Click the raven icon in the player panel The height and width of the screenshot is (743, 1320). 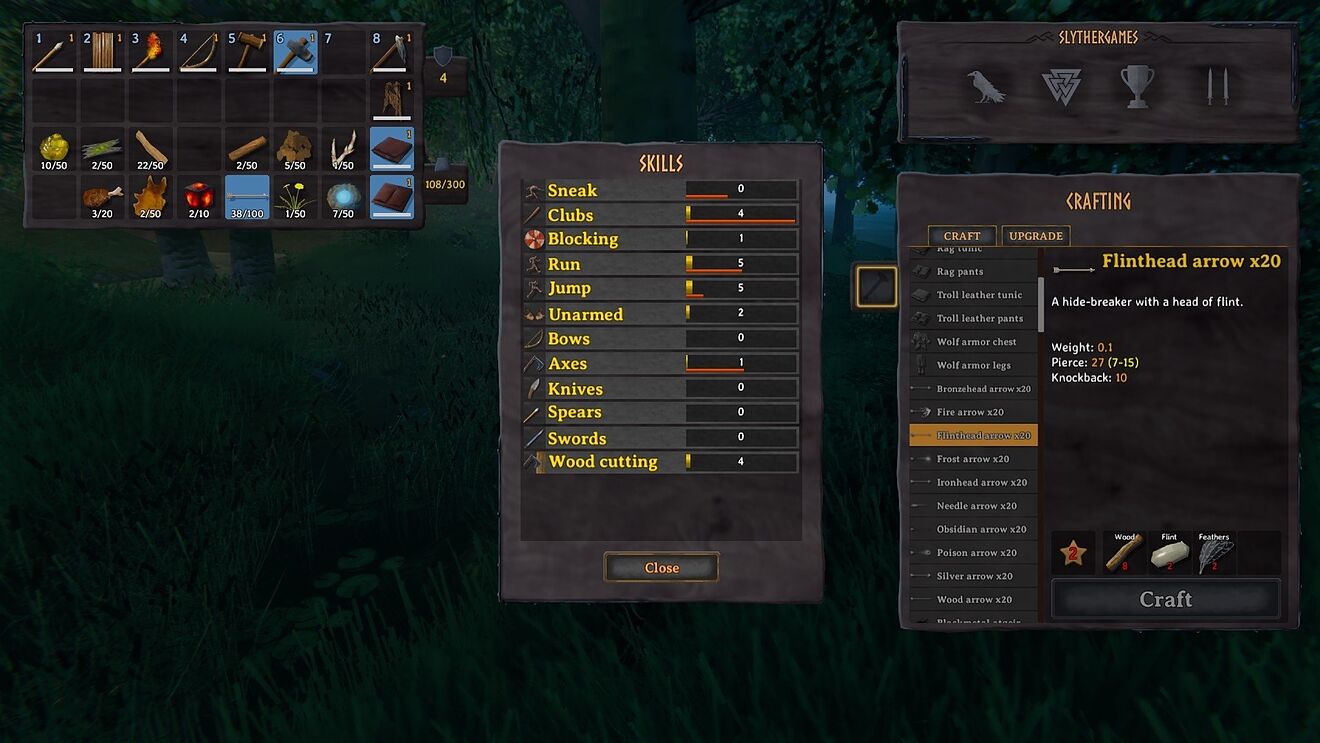coord(987,87)
